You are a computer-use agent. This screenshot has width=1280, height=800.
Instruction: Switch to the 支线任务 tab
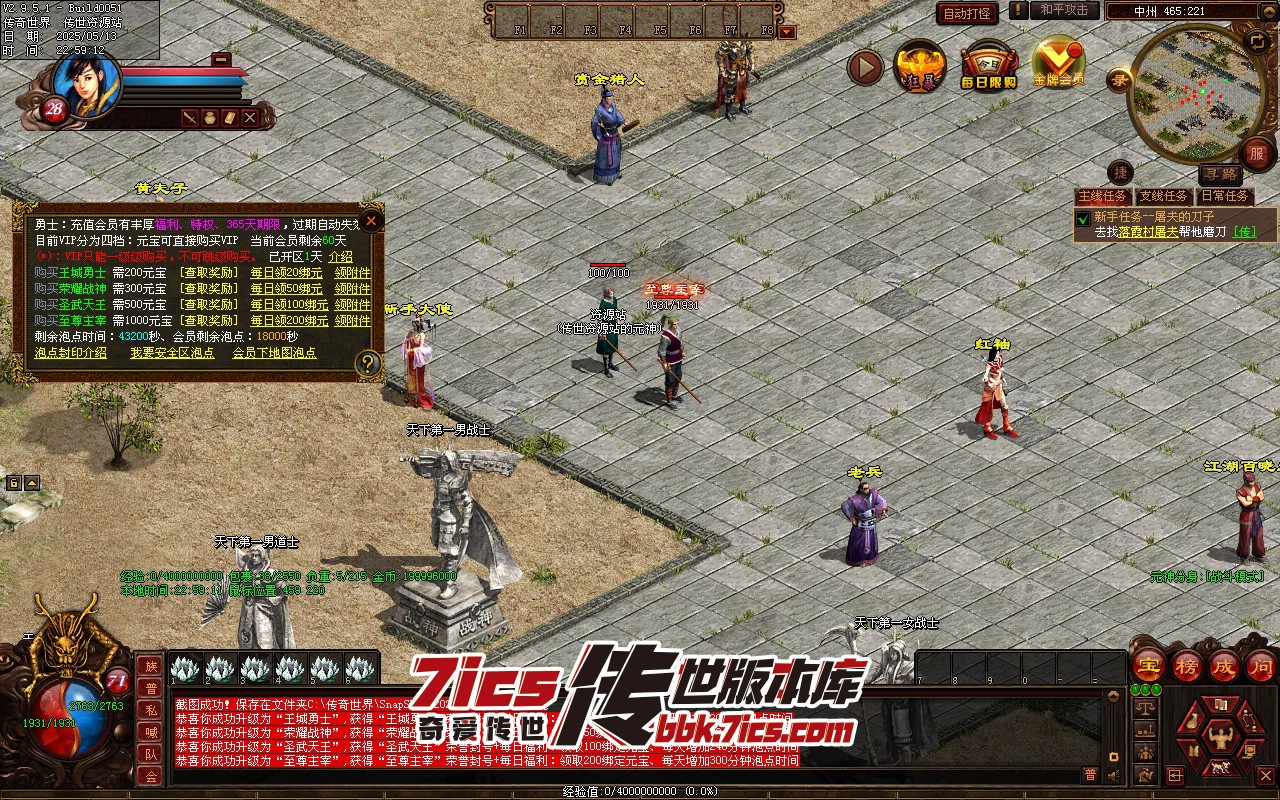(1163, 196)
